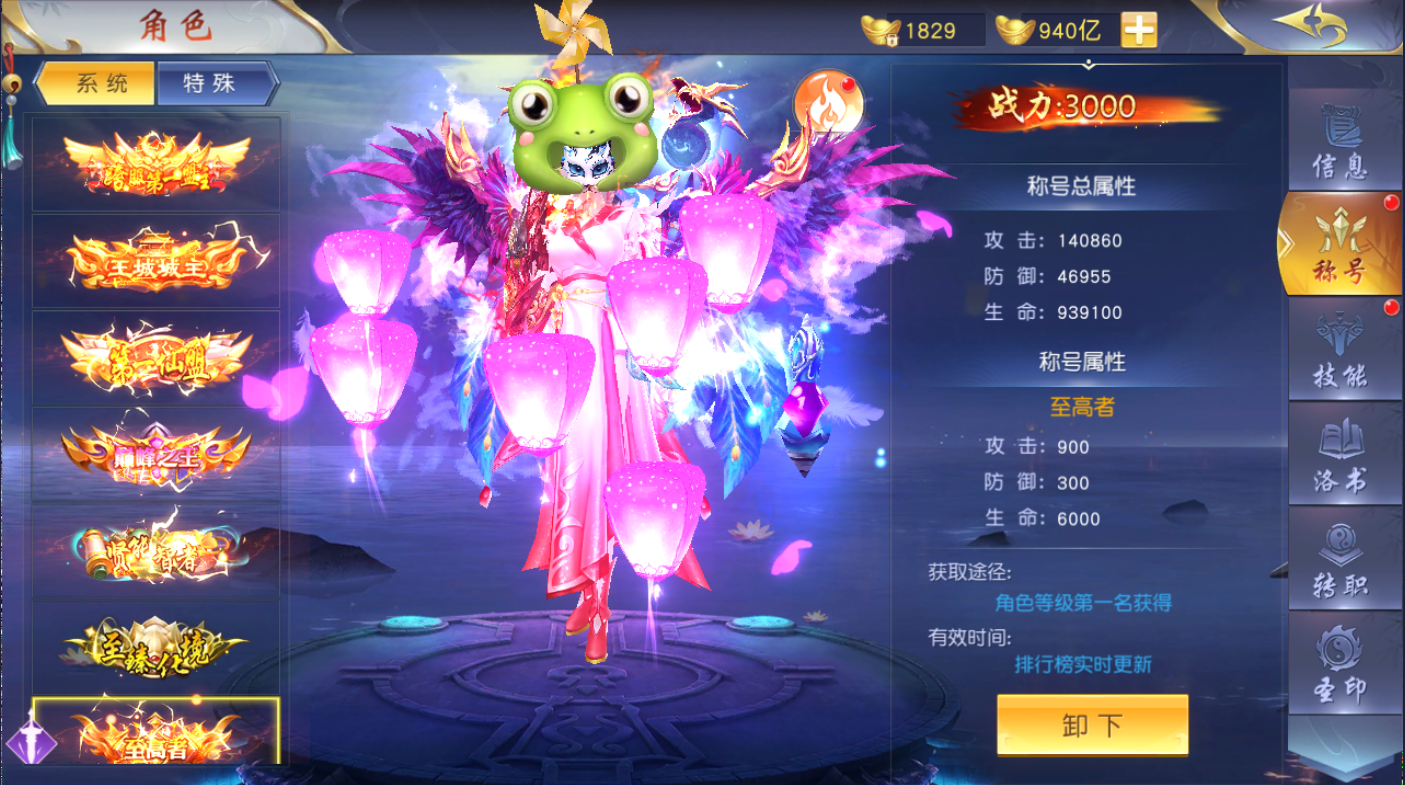1405x785 pixels.
Task: Switch to the 技能 skills tab
Action: click(x=1341, y=353)
